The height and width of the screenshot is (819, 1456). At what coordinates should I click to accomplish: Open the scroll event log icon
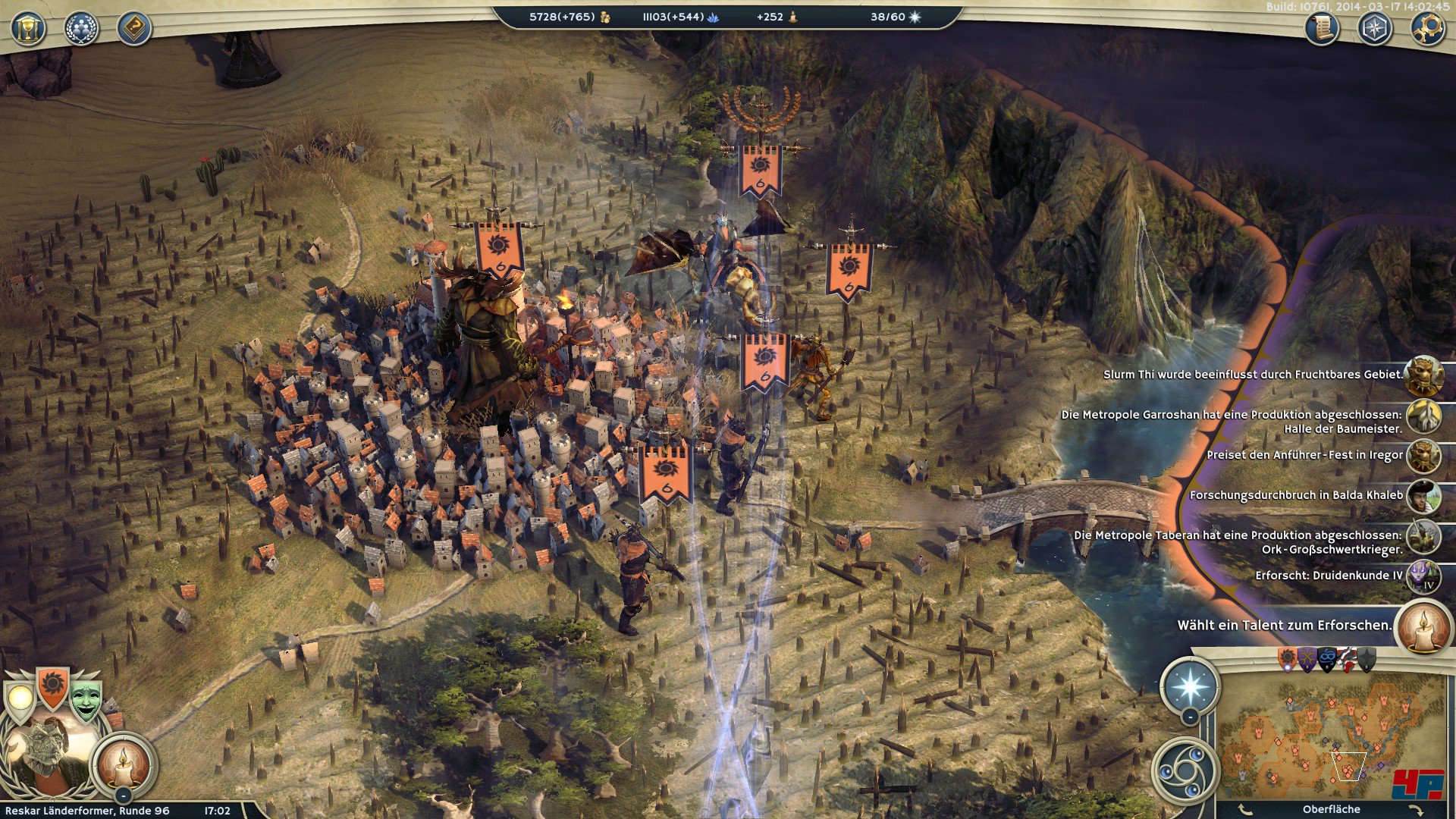[1322, 29]
